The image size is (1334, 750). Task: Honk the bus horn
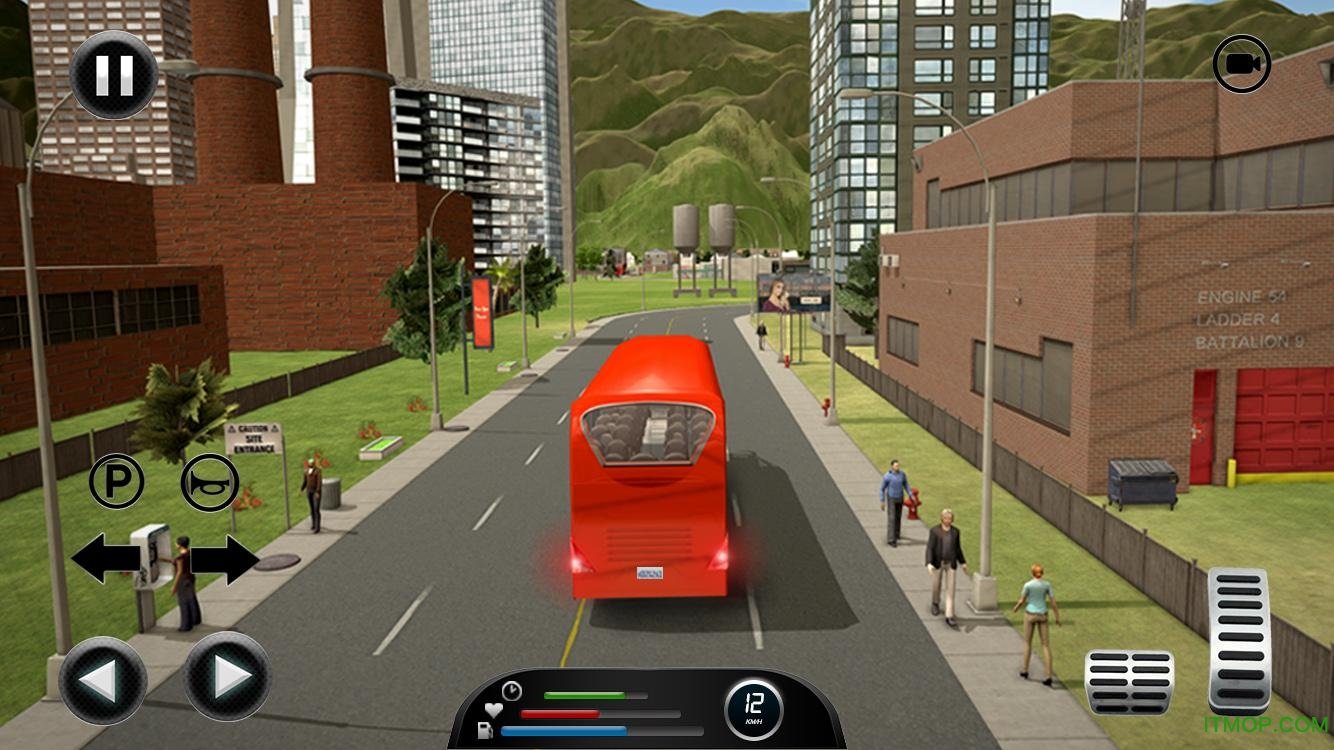(x=209, y=482)
